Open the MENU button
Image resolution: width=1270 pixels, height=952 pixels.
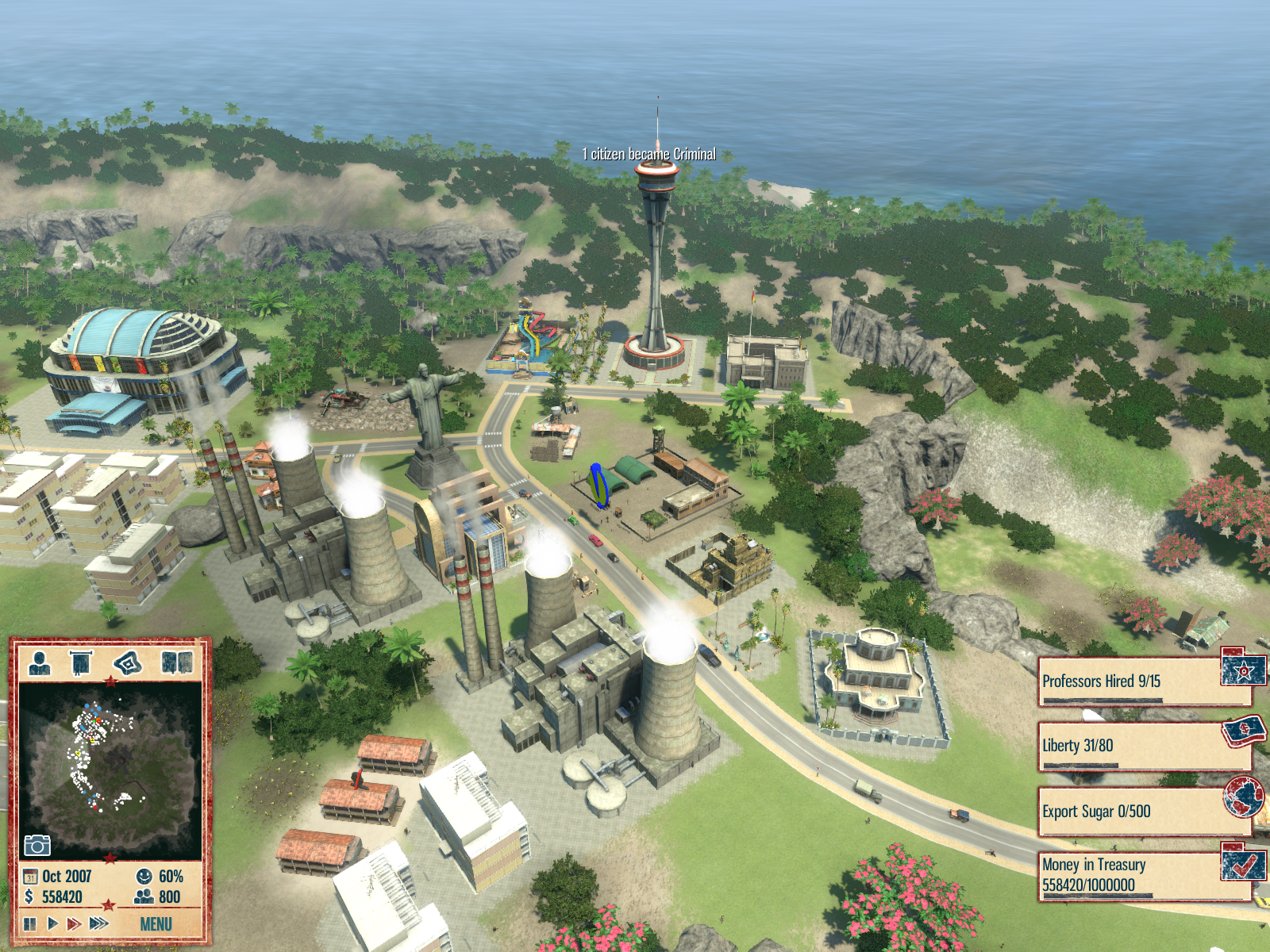(x=156, y=924)
